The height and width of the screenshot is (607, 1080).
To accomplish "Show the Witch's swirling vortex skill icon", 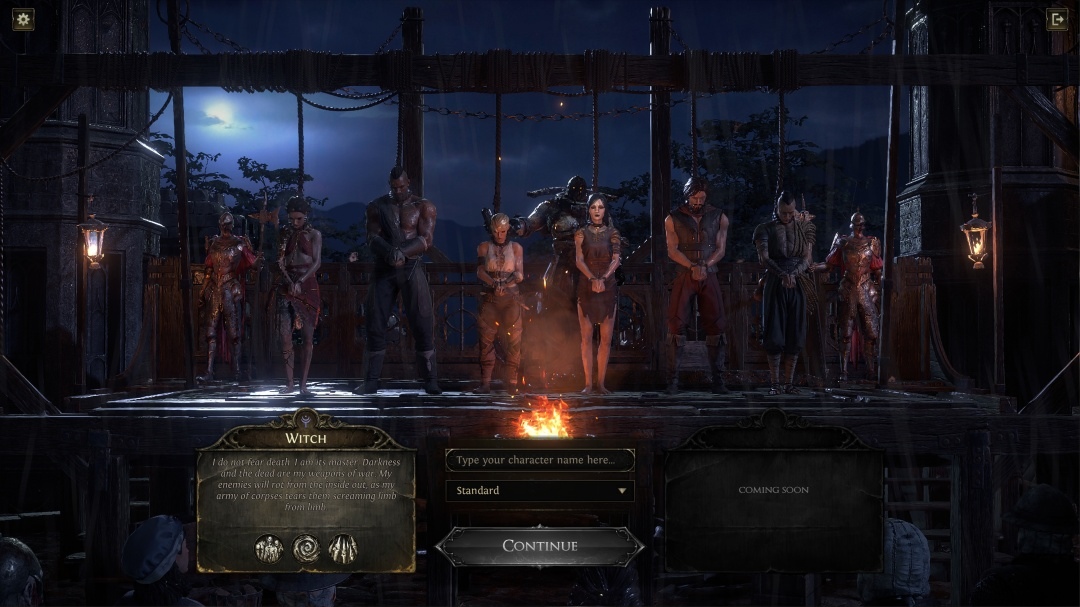I will click(x=306, y=548).
